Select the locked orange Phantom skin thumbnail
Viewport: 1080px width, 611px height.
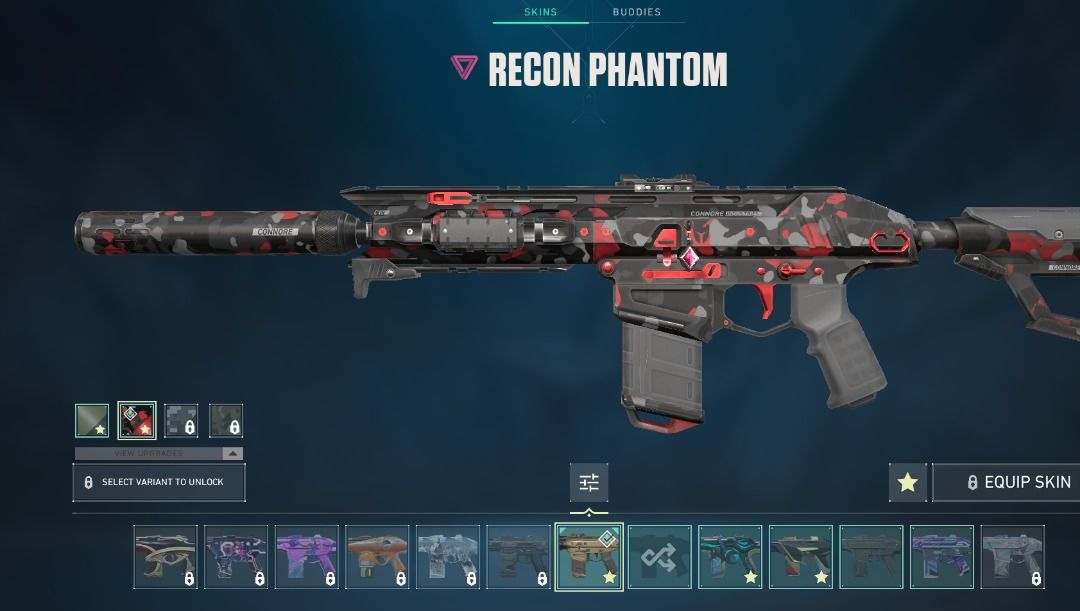coord(377,556)
